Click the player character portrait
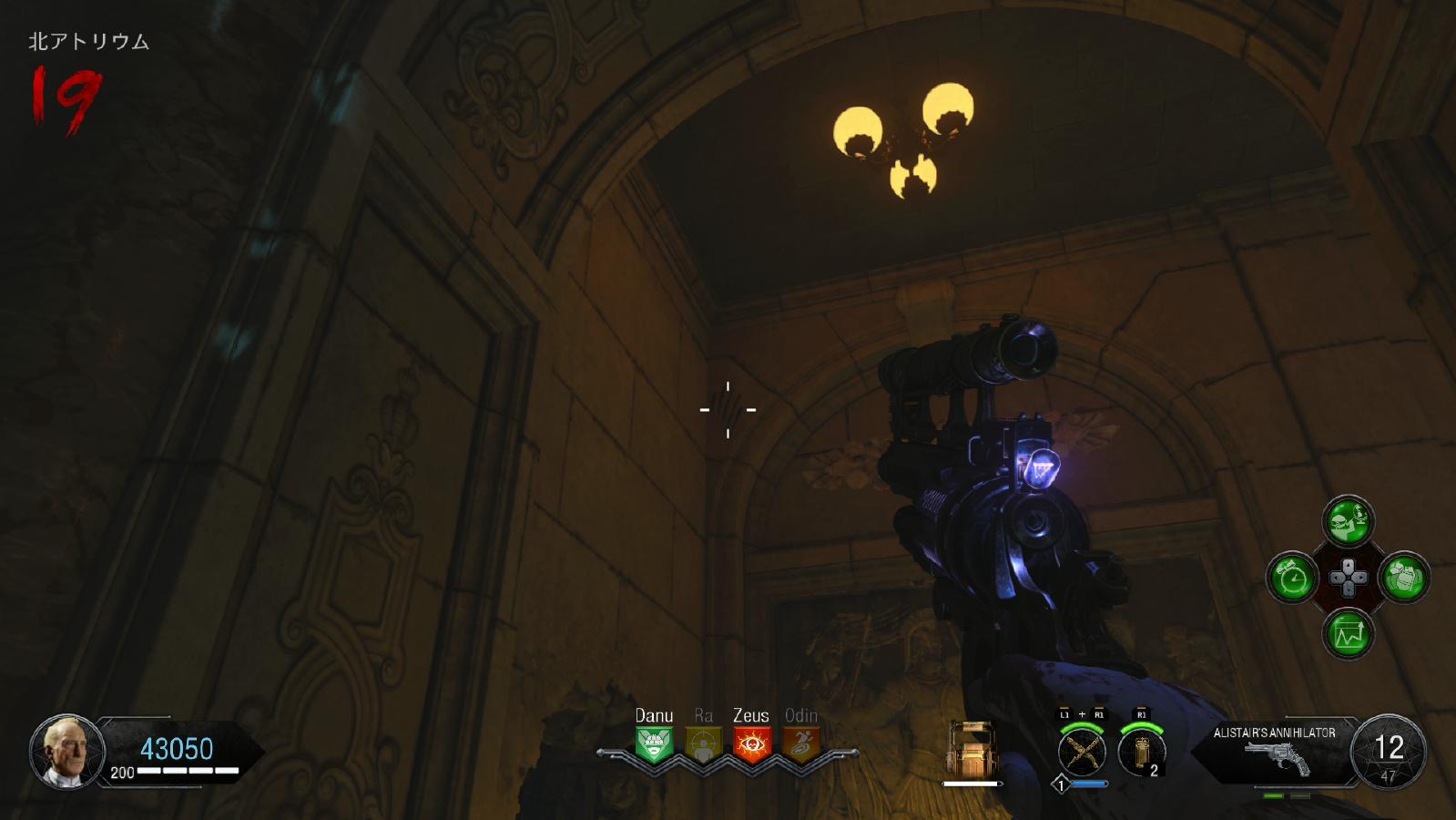 point(66,751)
